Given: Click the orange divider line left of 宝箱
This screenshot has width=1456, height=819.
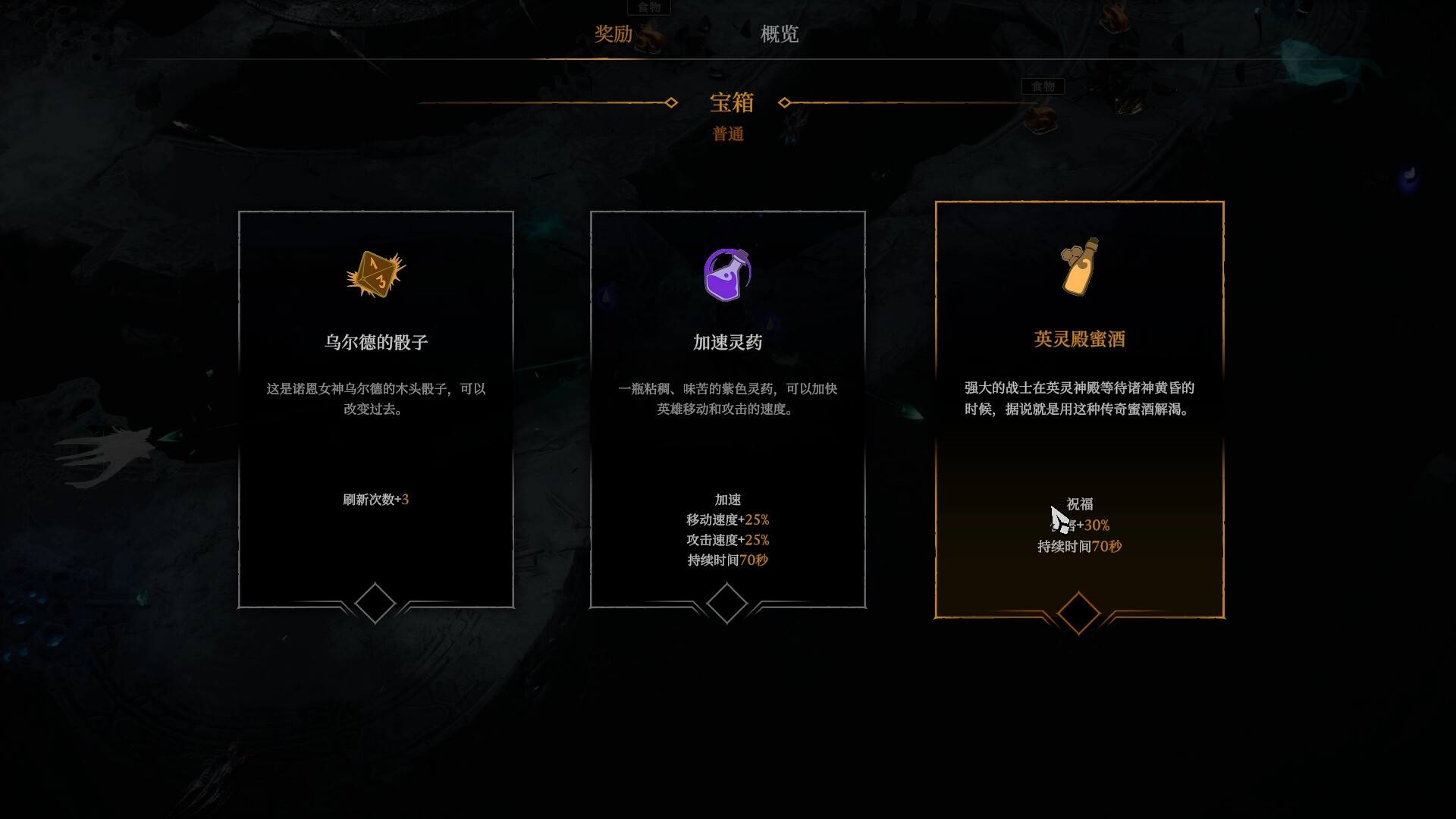Looking at the screenshot, I should coord(546,103).
